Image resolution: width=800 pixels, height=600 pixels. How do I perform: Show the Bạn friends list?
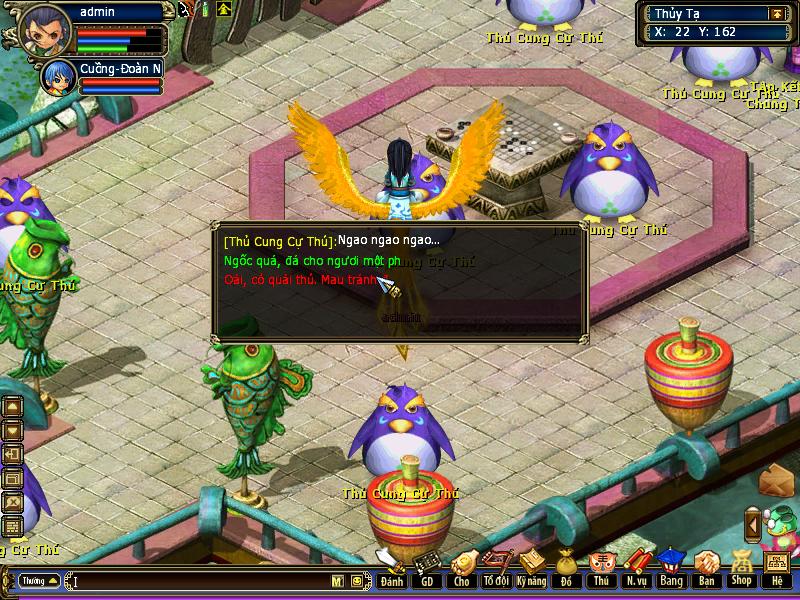click(706, 570)
